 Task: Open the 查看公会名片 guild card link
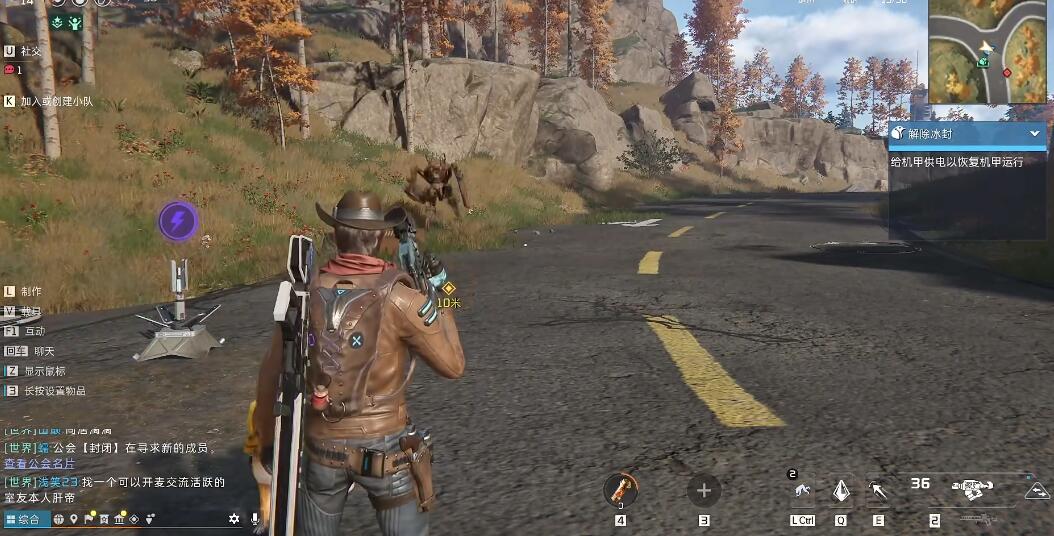[x=39, y=463]
